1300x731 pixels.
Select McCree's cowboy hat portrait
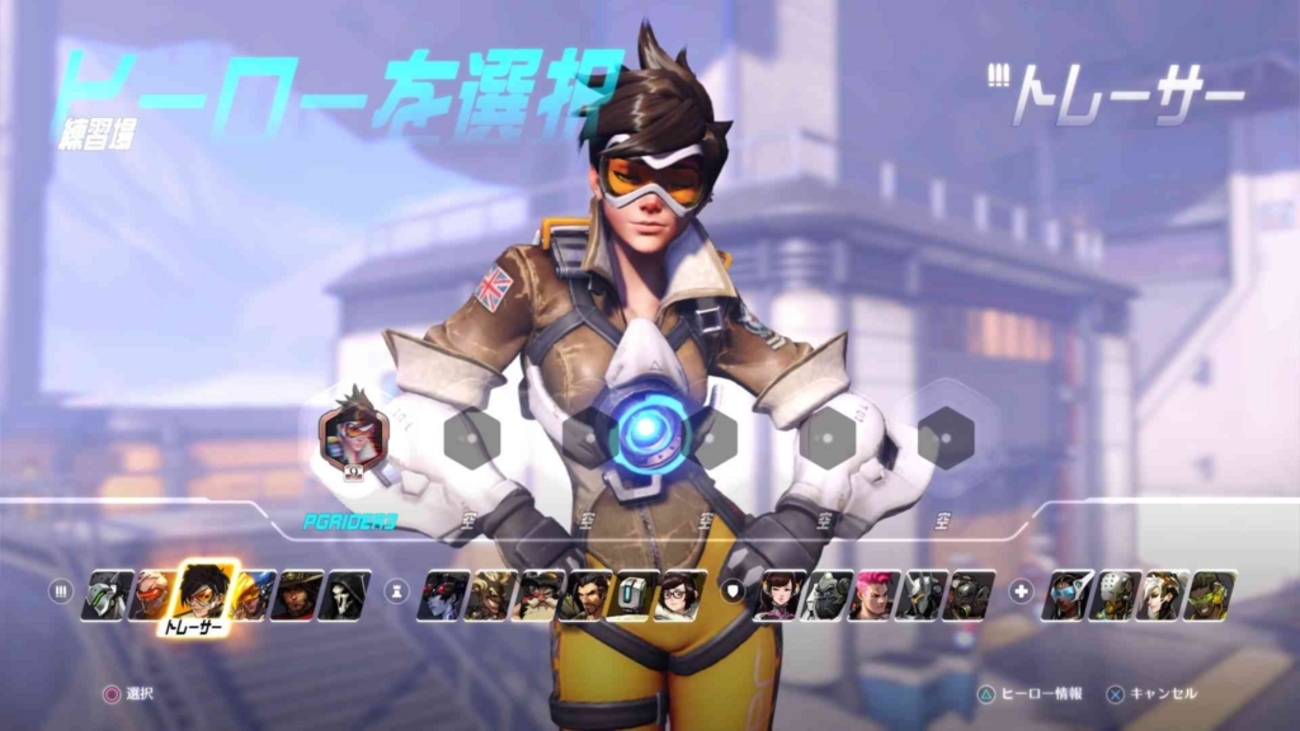click(x=298, y=595)
